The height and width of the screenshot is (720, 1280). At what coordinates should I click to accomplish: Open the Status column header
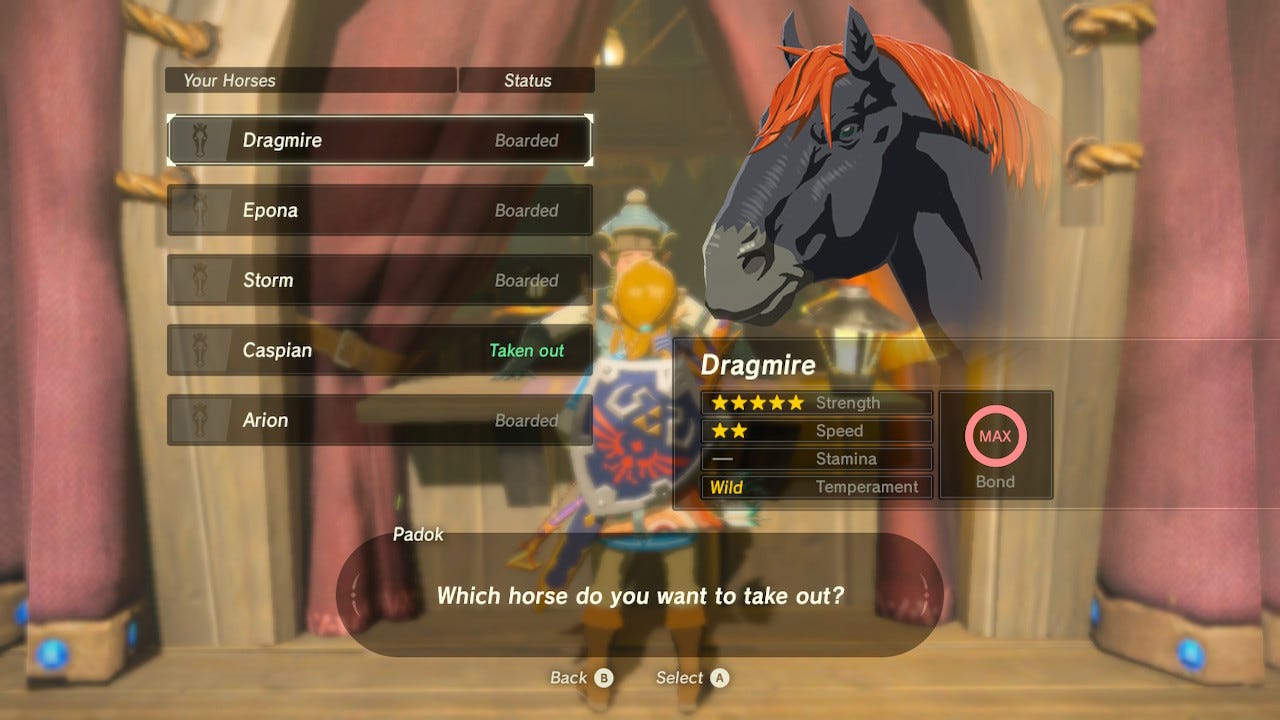click(527, 80)
